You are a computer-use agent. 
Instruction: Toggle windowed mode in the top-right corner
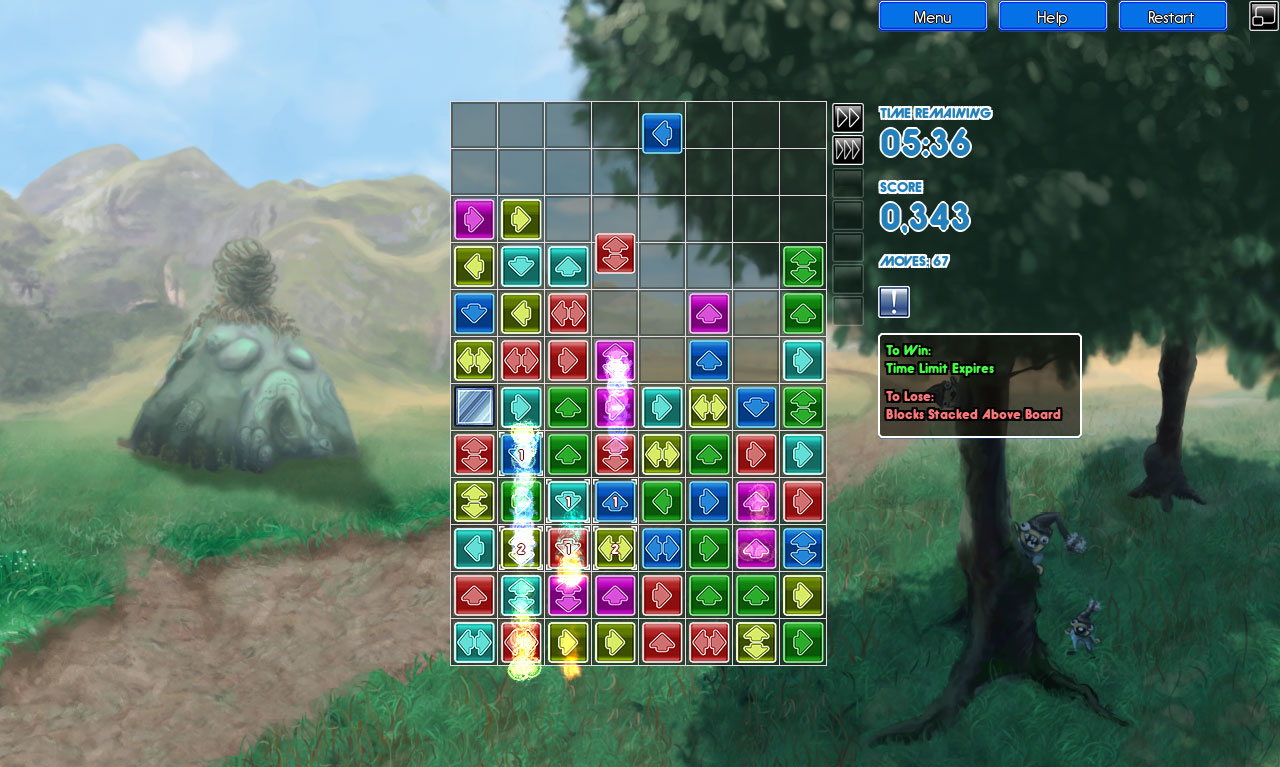(1262, 16)
